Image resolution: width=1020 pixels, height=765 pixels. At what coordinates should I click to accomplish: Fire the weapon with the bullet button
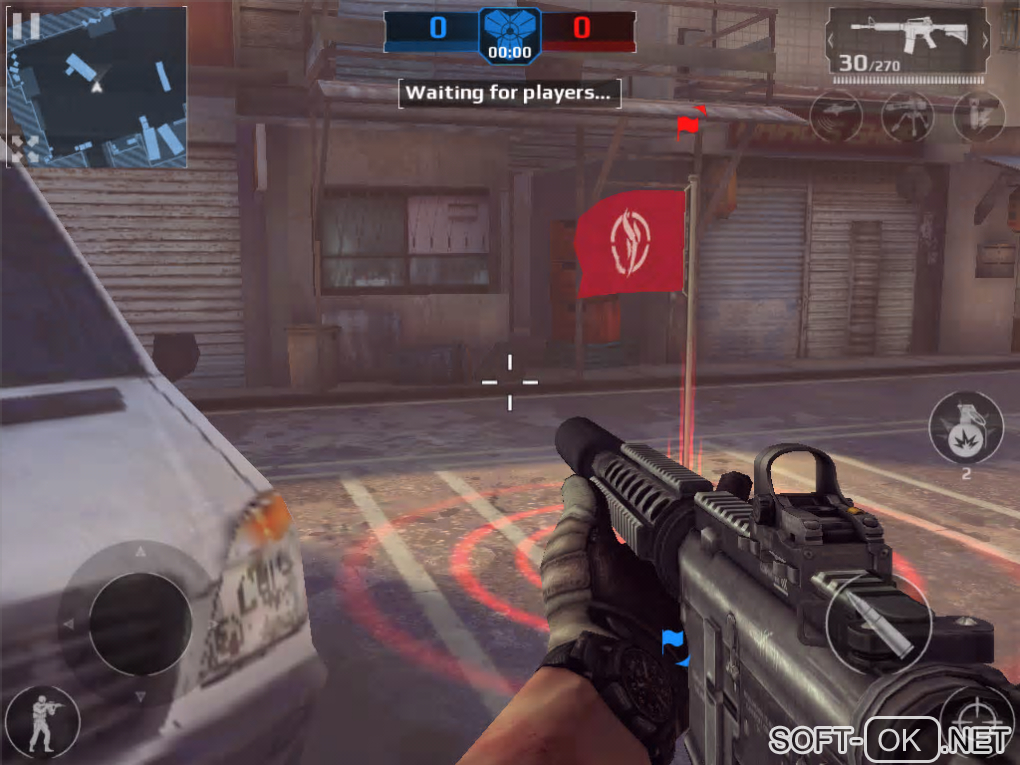[879, 623]
